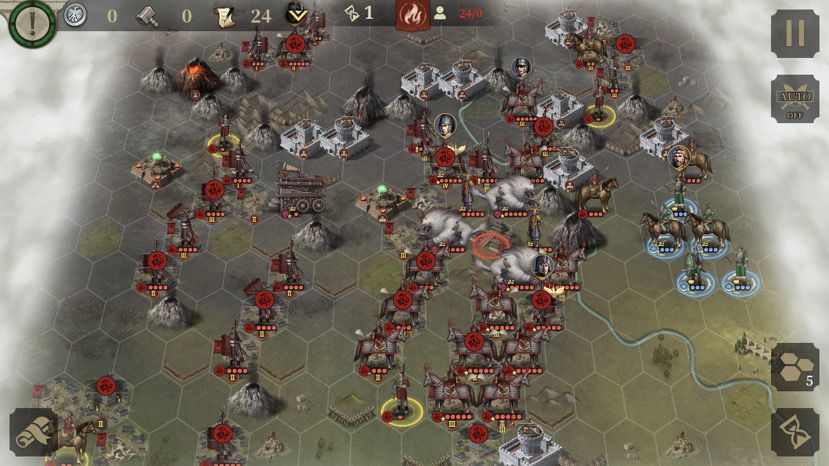Tap the eagle shield emblem icon
This screenshot has width=829, height=466.
(74, 15)
